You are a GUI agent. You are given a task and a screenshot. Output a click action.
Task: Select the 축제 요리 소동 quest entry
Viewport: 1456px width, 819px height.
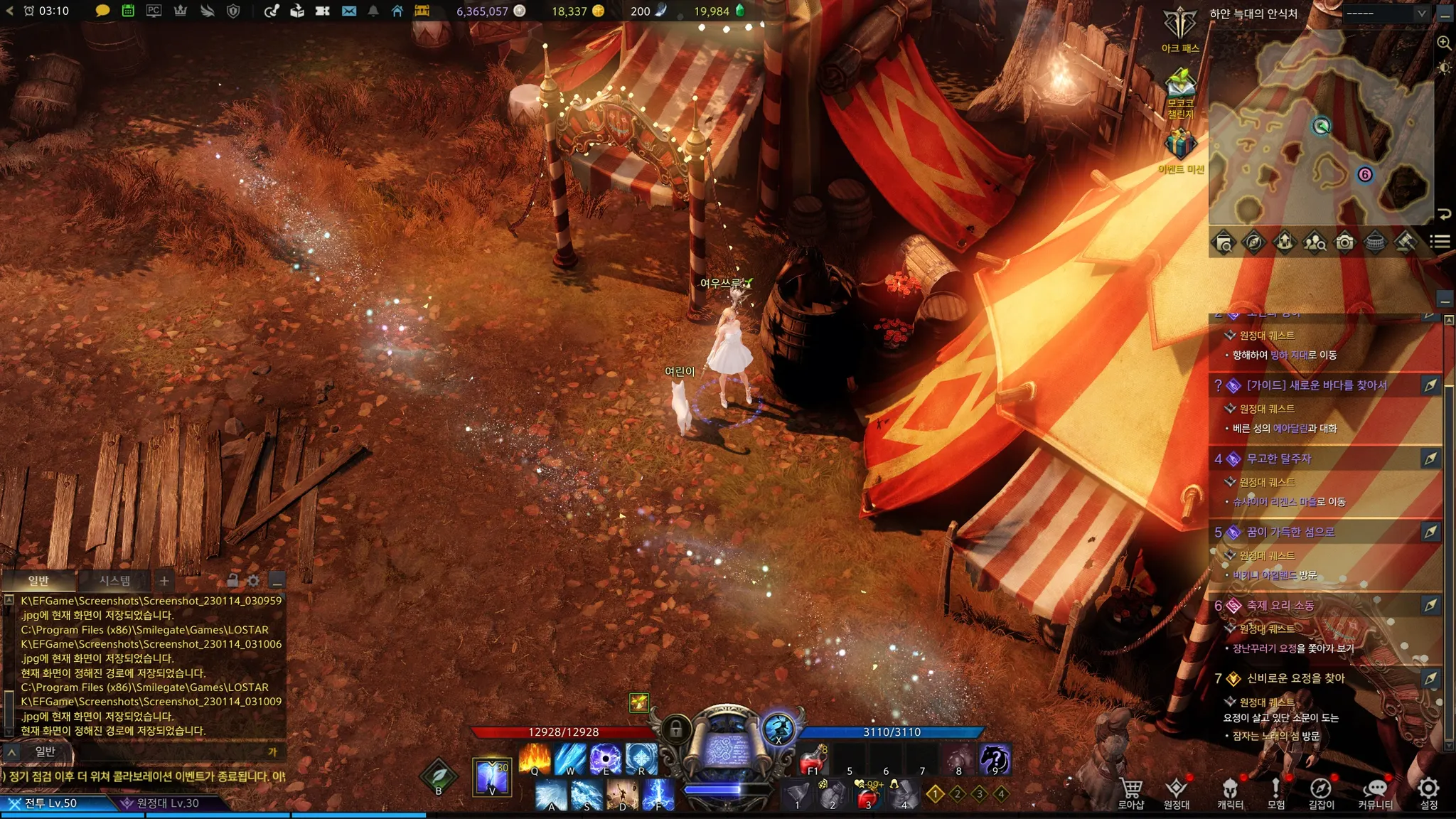(x=1280, y=606)
